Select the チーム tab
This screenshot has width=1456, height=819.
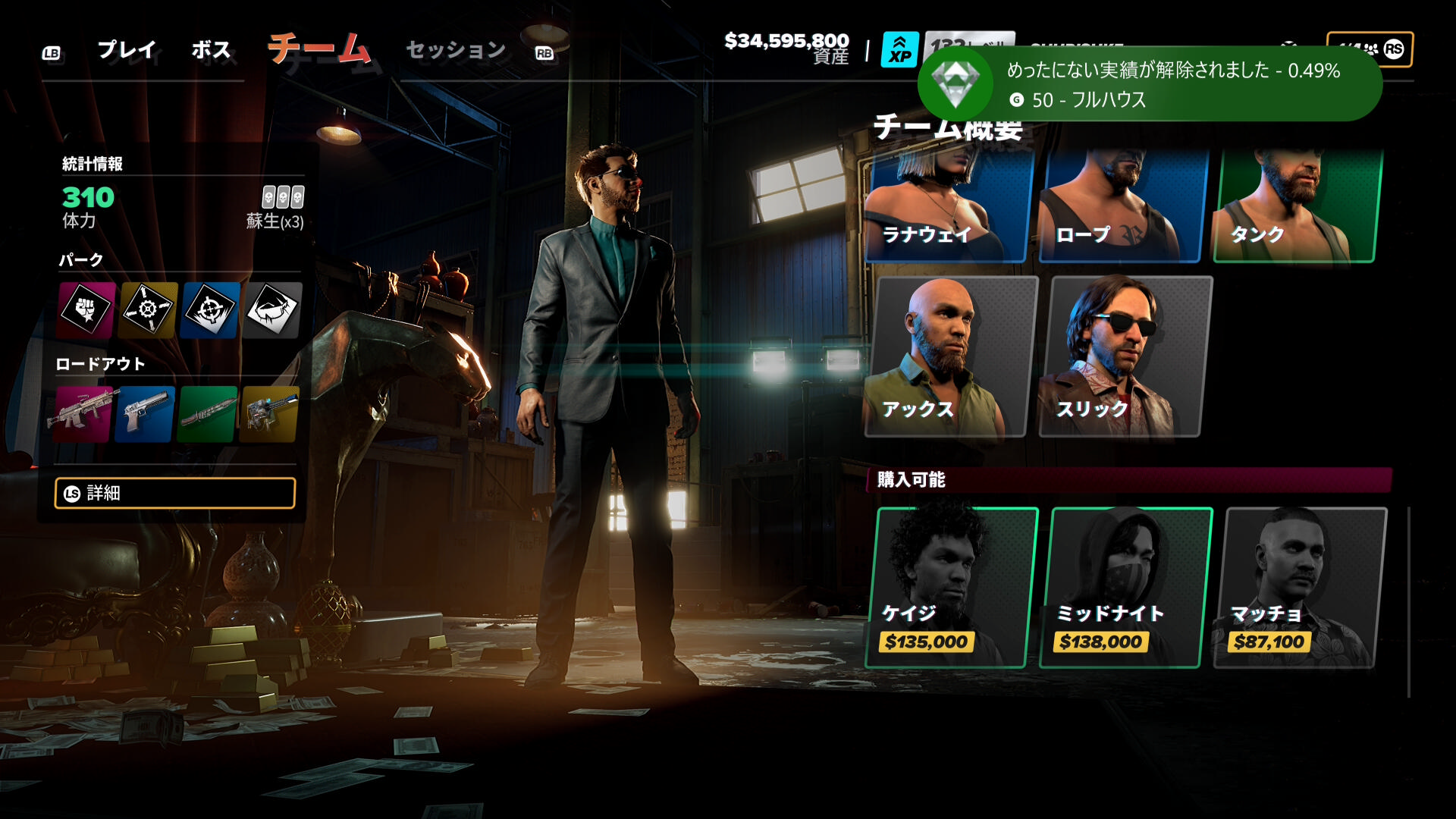pyautogui.click(x=319, y=50)
